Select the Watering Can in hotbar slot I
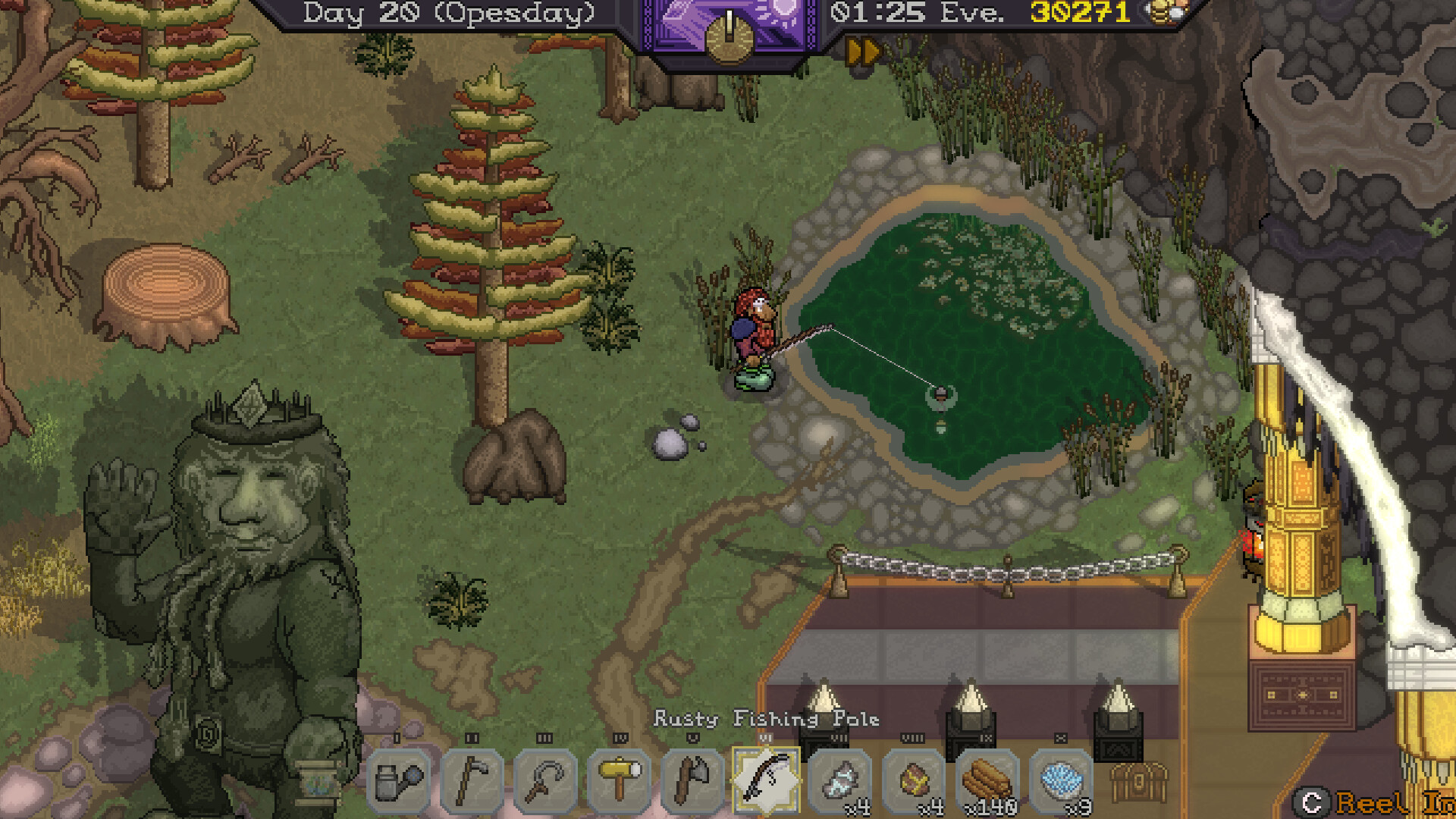The height and width of the screenshot is (819, 1456). pyautogui.click(x=402, y=781)
